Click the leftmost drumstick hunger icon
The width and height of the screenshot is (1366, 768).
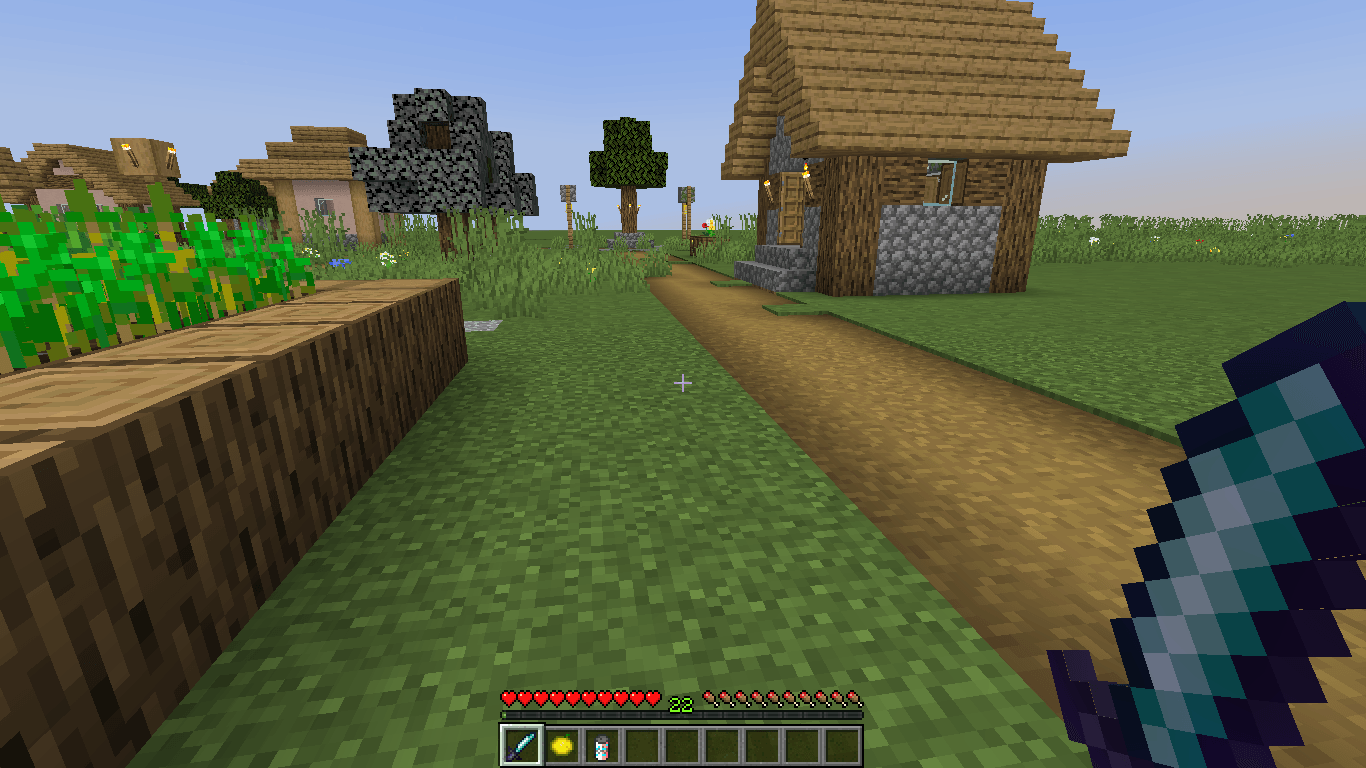[712, 700]
